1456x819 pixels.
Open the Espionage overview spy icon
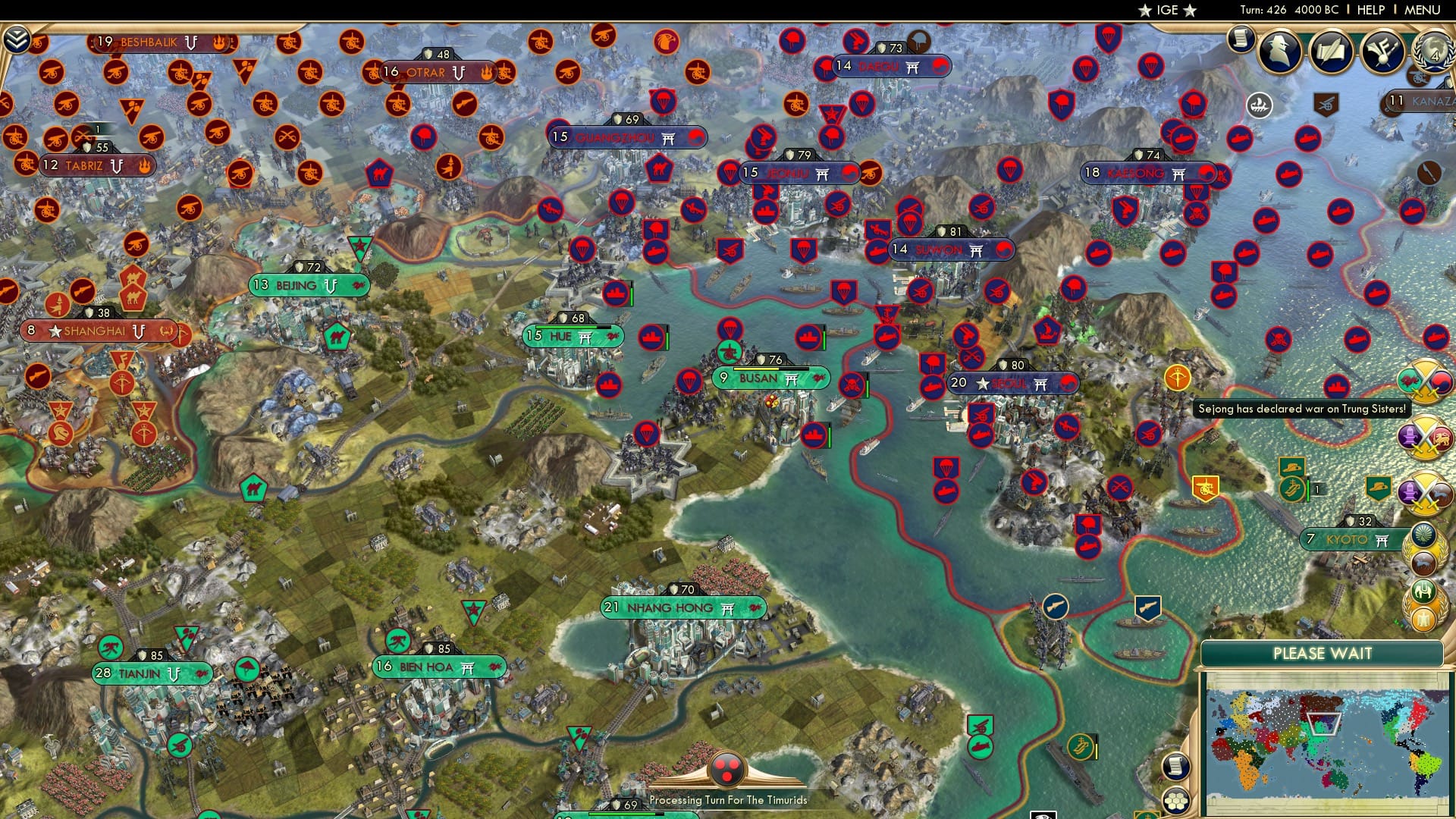tap(1279, 51)
